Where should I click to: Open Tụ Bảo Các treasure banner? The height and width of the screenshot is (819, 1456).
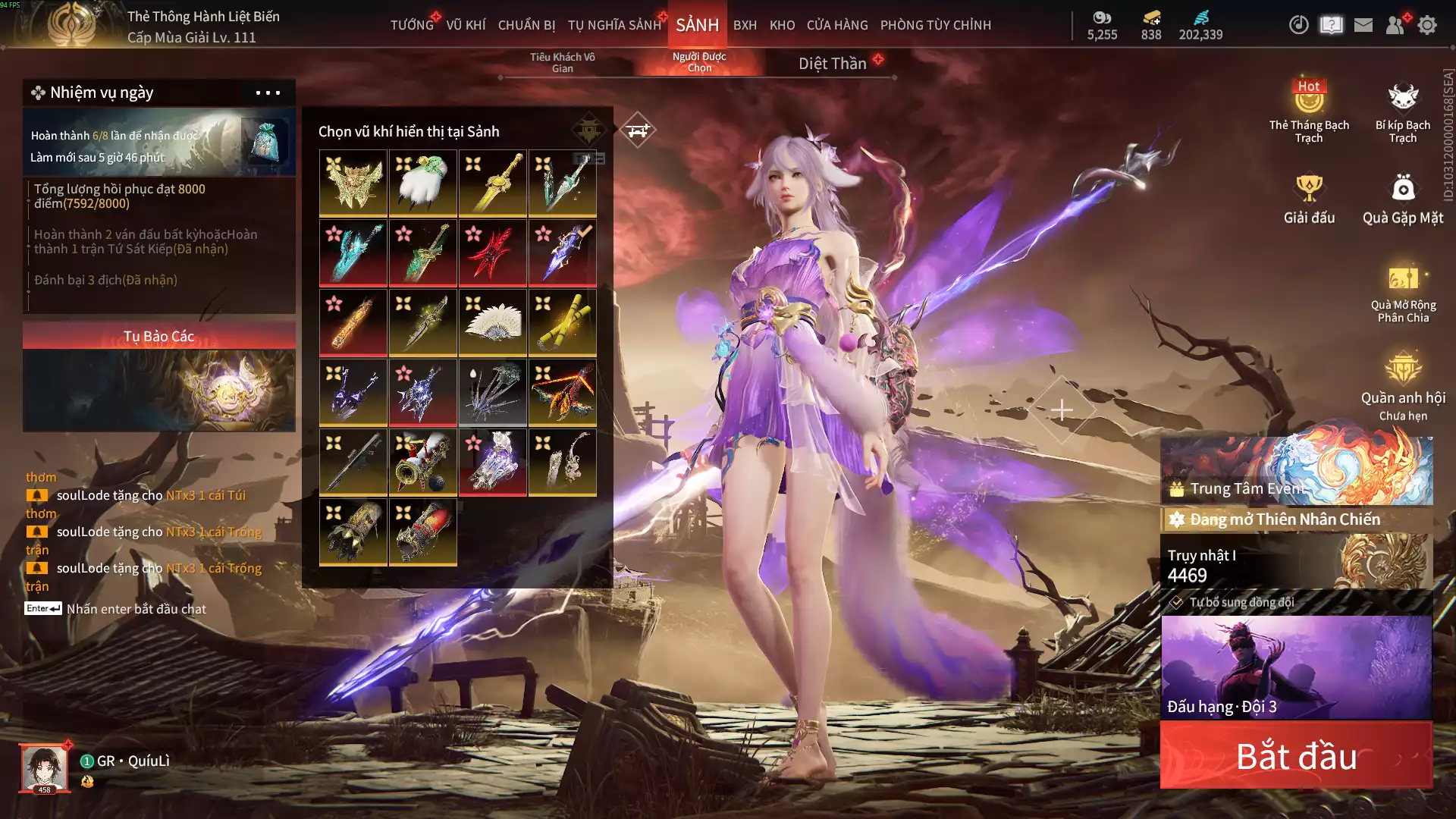tap(159, 377)
